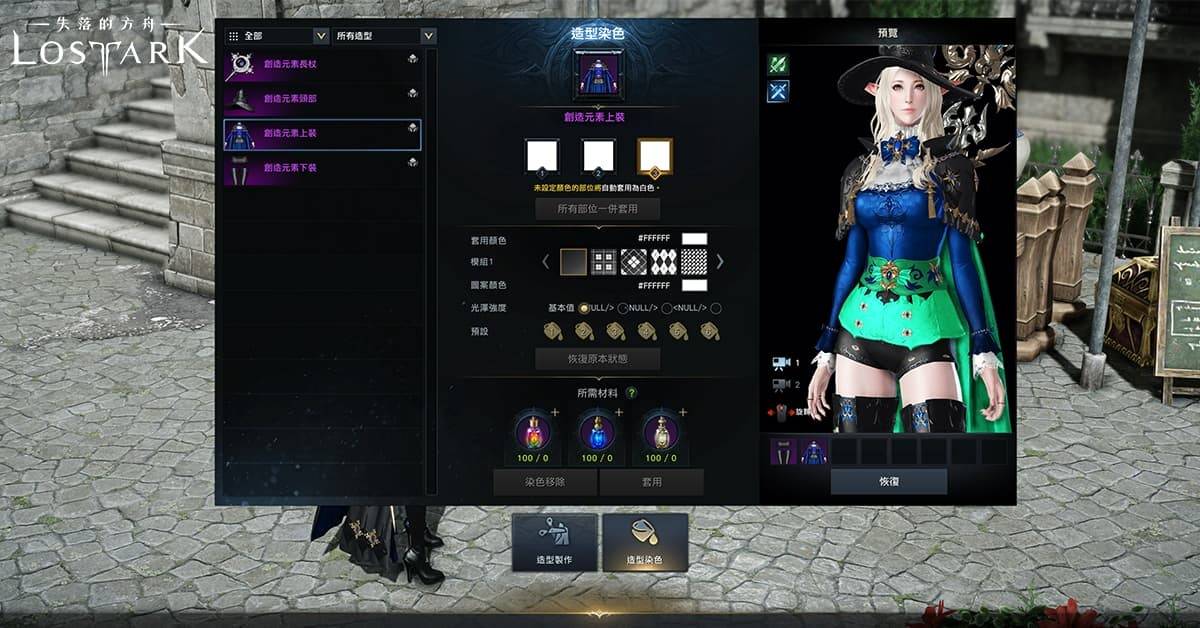Apply dye with the 套用 button
The image size is (1200, 628).
click(651, 482)
